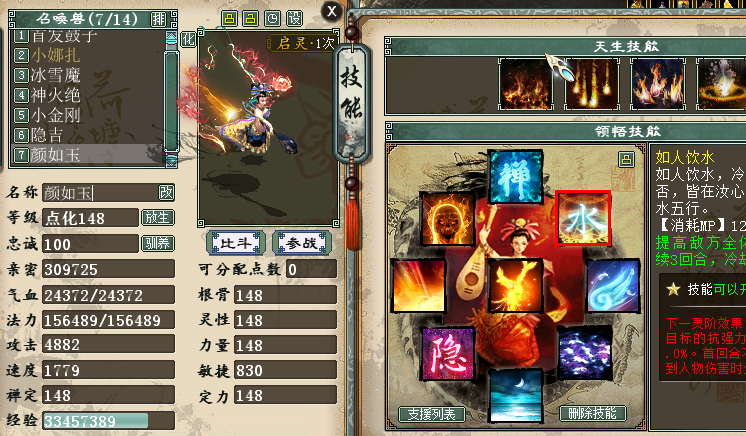Open the 支援列表 support list

pyautogui.click(x=432, y=414)
